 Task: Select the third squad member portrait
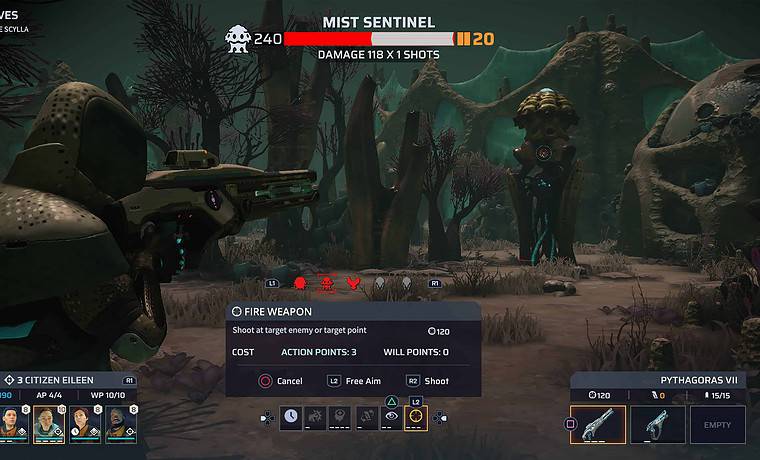84,425
